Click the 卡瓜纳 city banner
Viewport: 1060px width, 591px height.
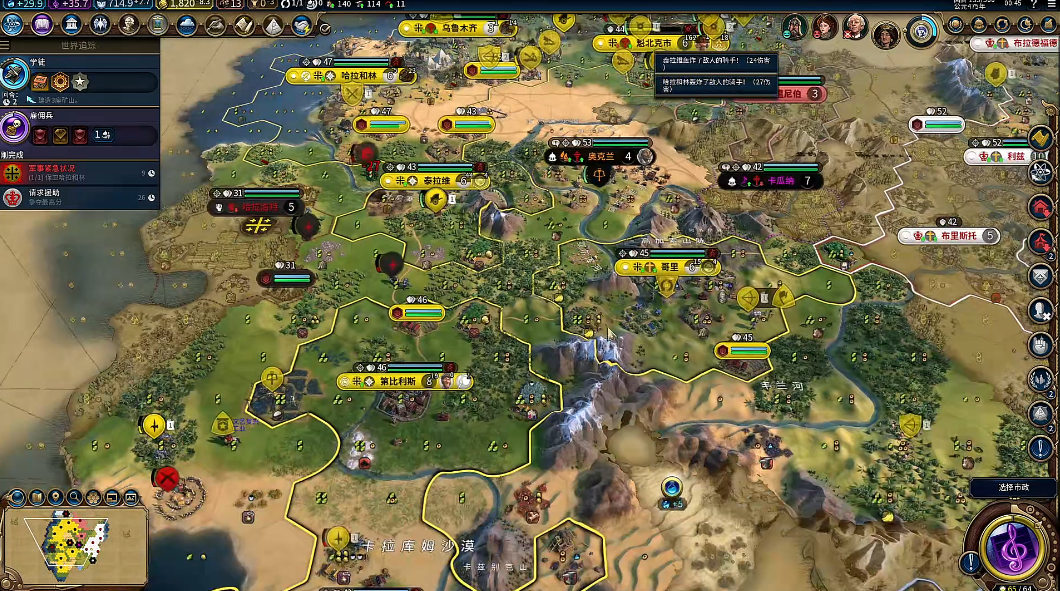point(779,181)
